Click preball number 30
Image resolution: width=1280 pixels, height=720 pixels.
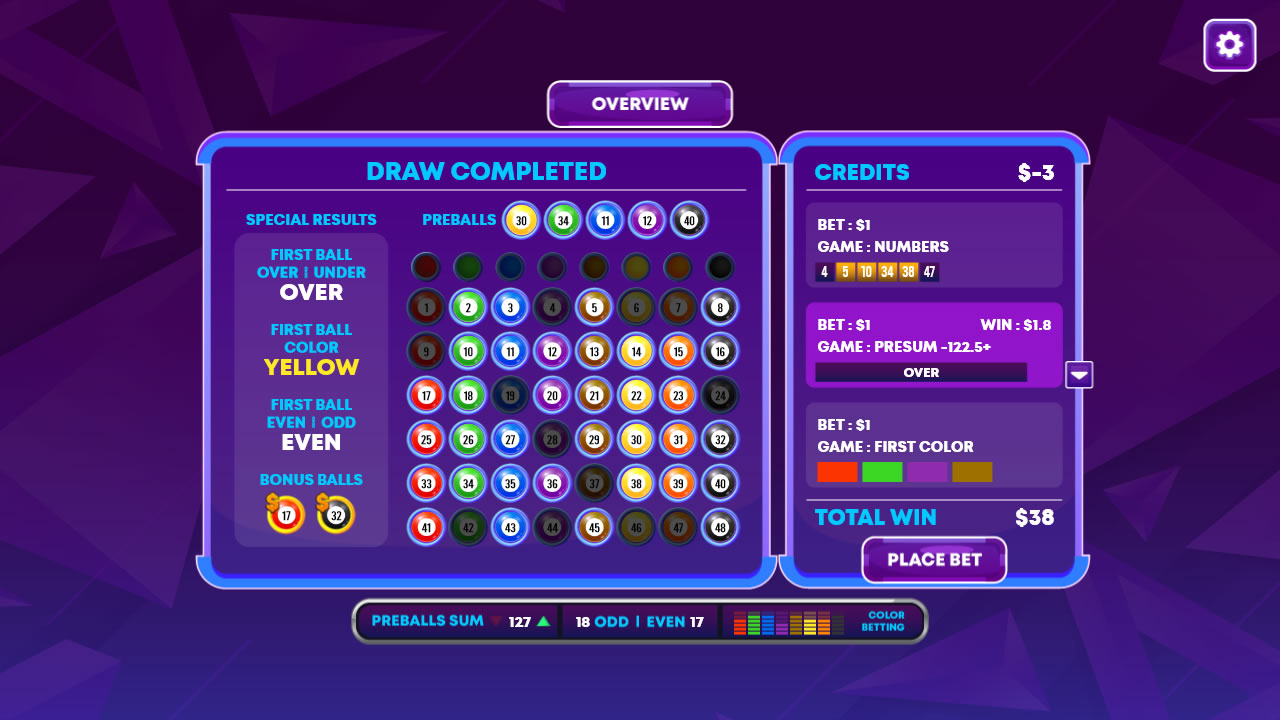pyautogui.click(x=520, y=220)
